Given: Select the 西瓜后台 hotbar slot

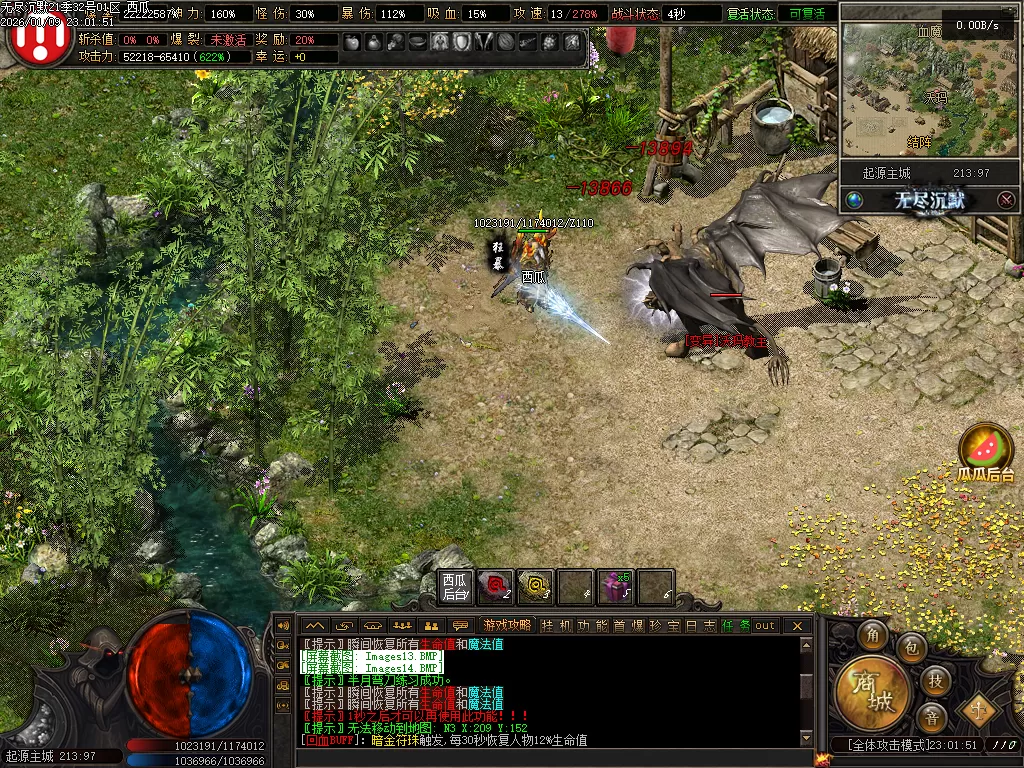Looking at the screenshot, I should tap(455, 587).
